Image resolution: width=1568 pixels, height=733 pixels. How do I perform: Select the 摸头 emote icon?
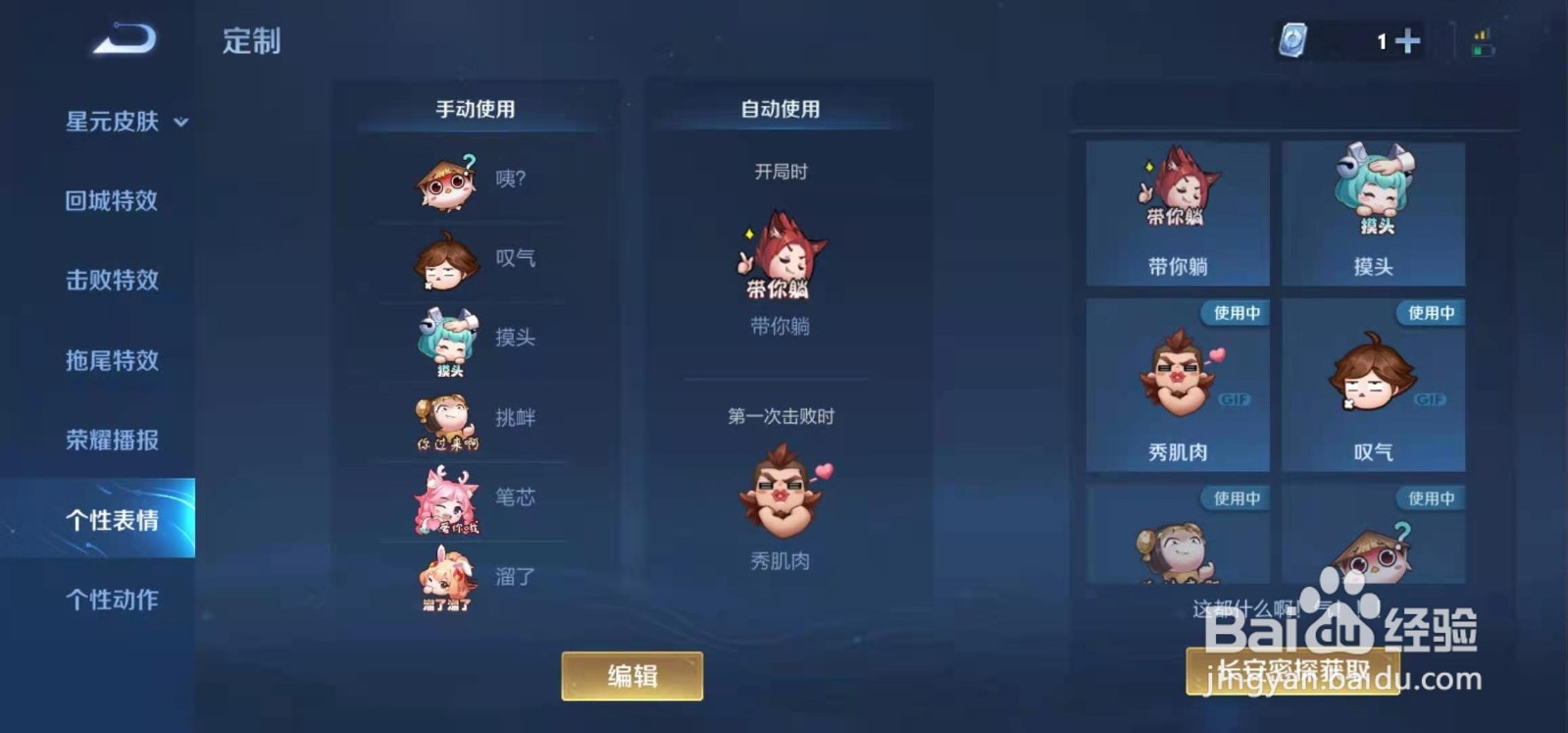pyautogui.click(x=449, y=339)
